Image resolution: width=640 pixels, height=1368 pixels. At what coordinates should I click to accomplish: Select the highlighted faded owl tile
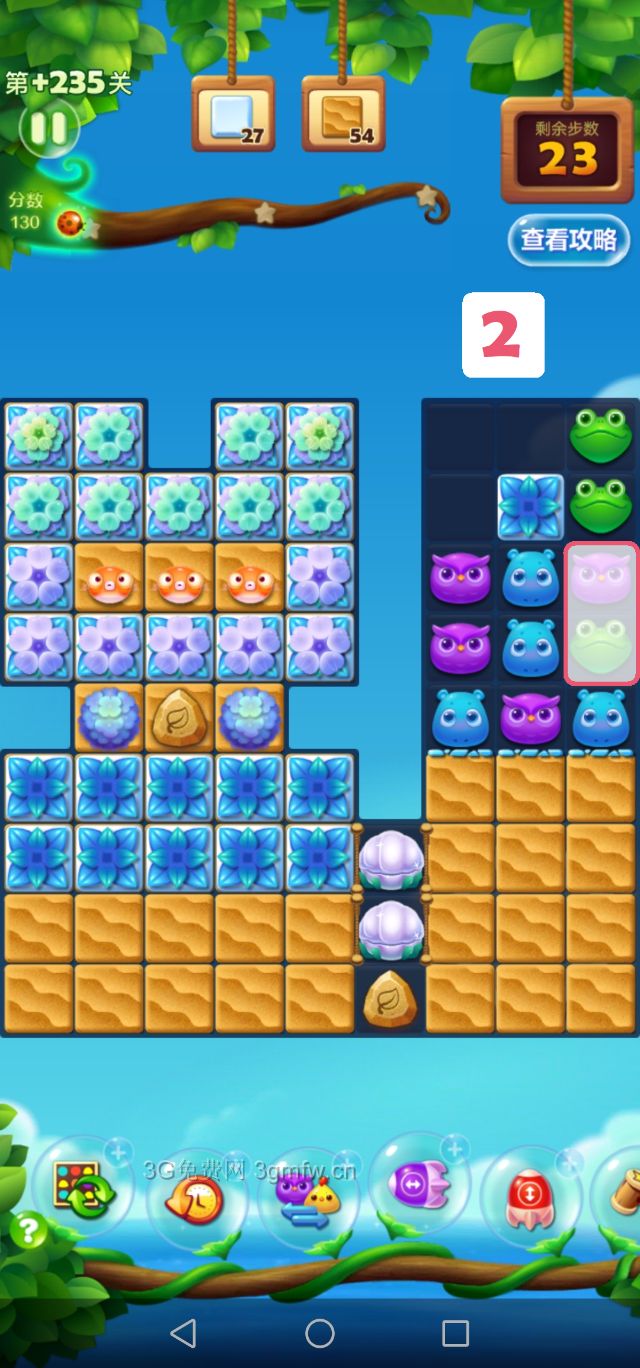click(601, 580)
